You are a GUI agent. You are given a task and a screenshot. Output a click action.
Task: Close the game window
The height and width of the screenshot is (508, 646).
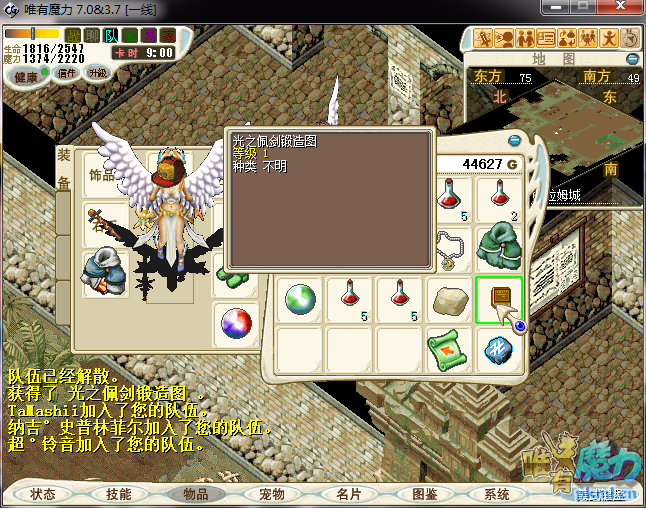[622, 9]
